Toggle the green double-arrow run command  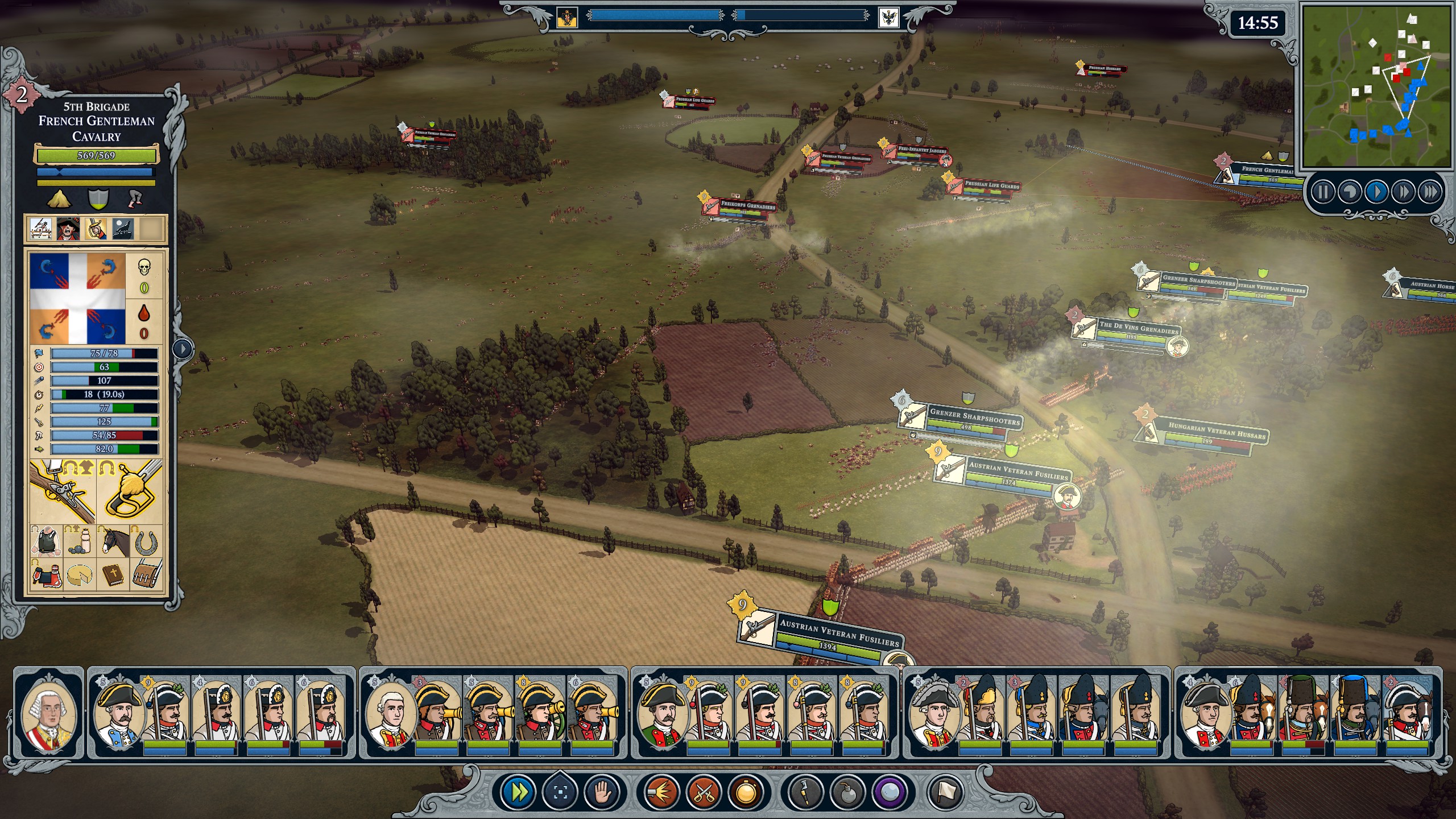tap(519, 792)
